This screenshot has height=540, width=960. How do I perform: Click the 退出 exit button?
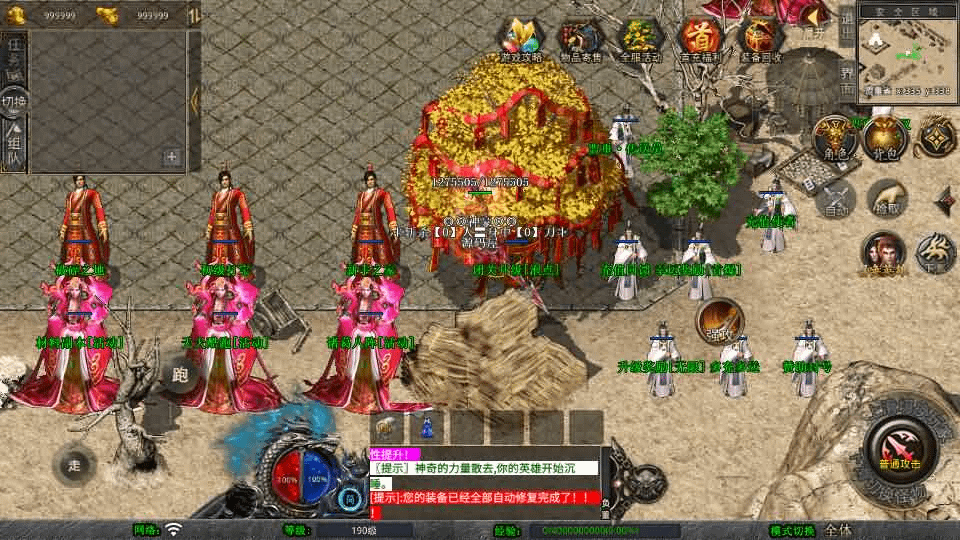coord(846,18)
